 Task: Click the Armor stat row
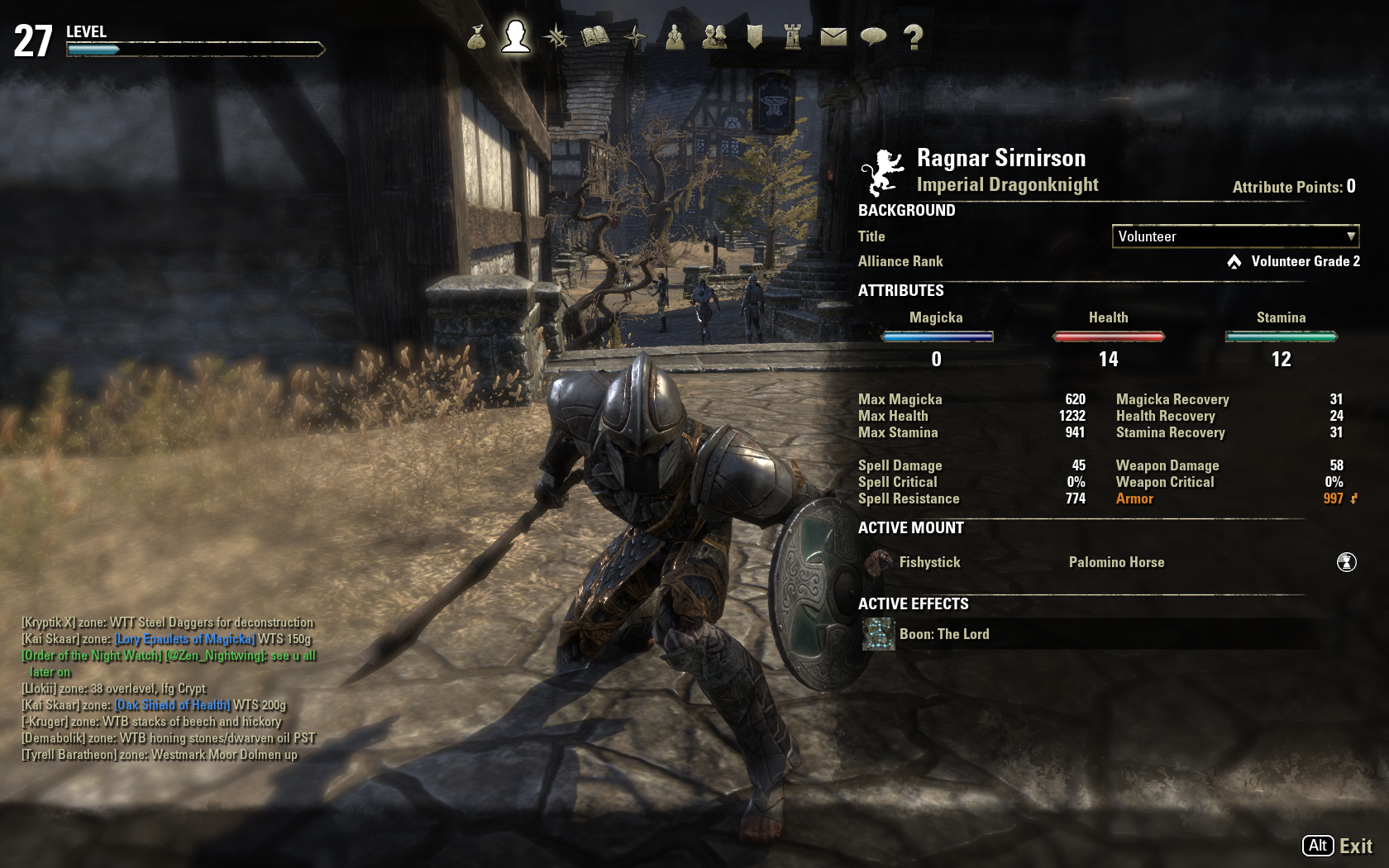coord(1134,498)
